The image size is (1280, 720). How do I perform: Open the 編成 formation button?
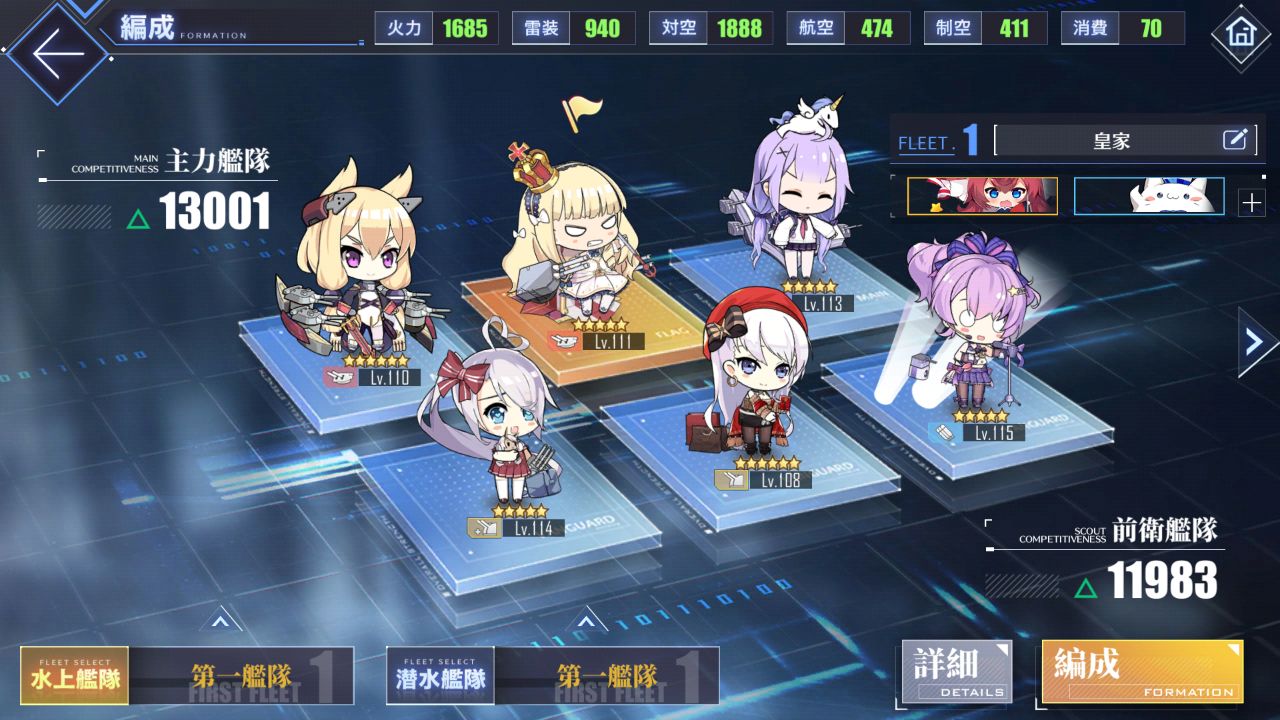[1142, 672]
